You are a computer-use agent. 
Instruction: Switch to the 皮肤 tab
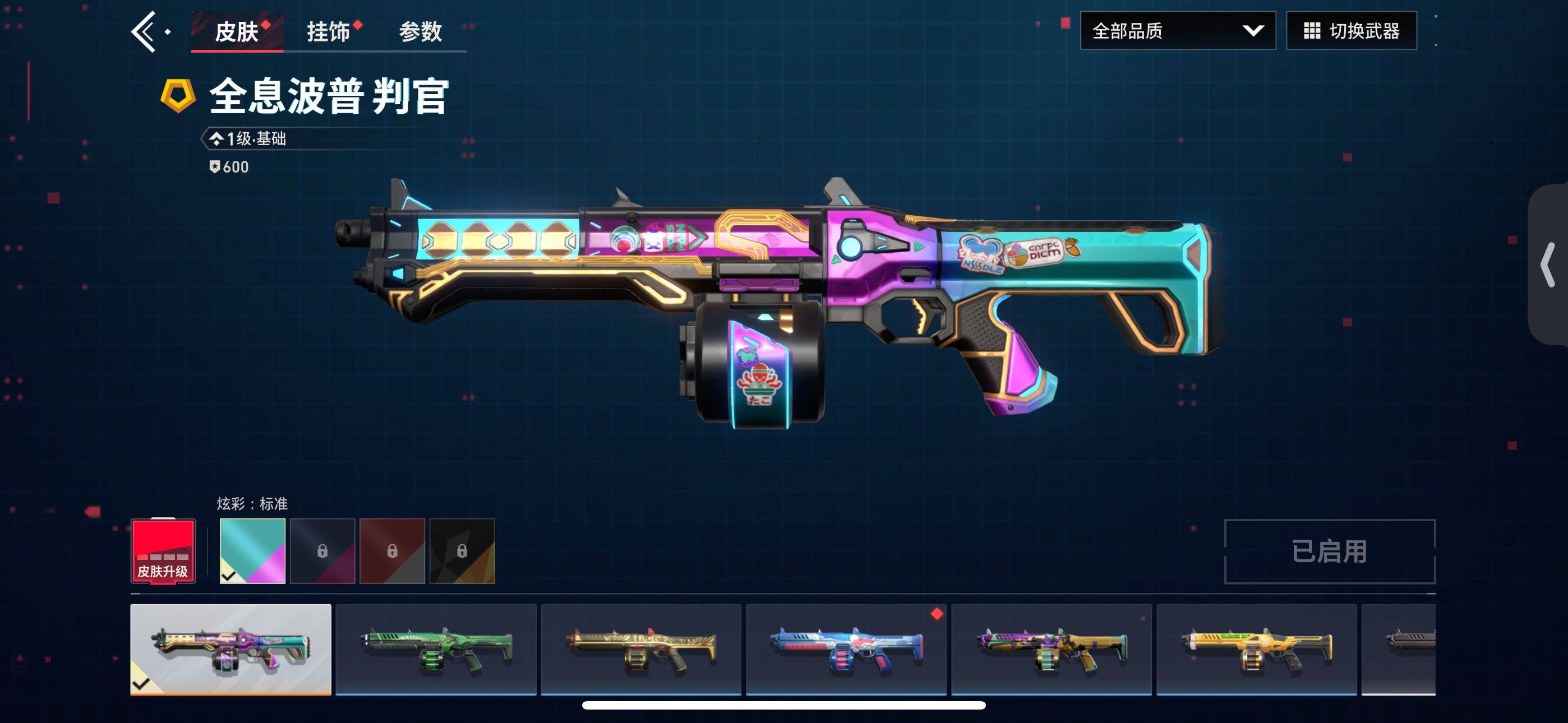237,31
